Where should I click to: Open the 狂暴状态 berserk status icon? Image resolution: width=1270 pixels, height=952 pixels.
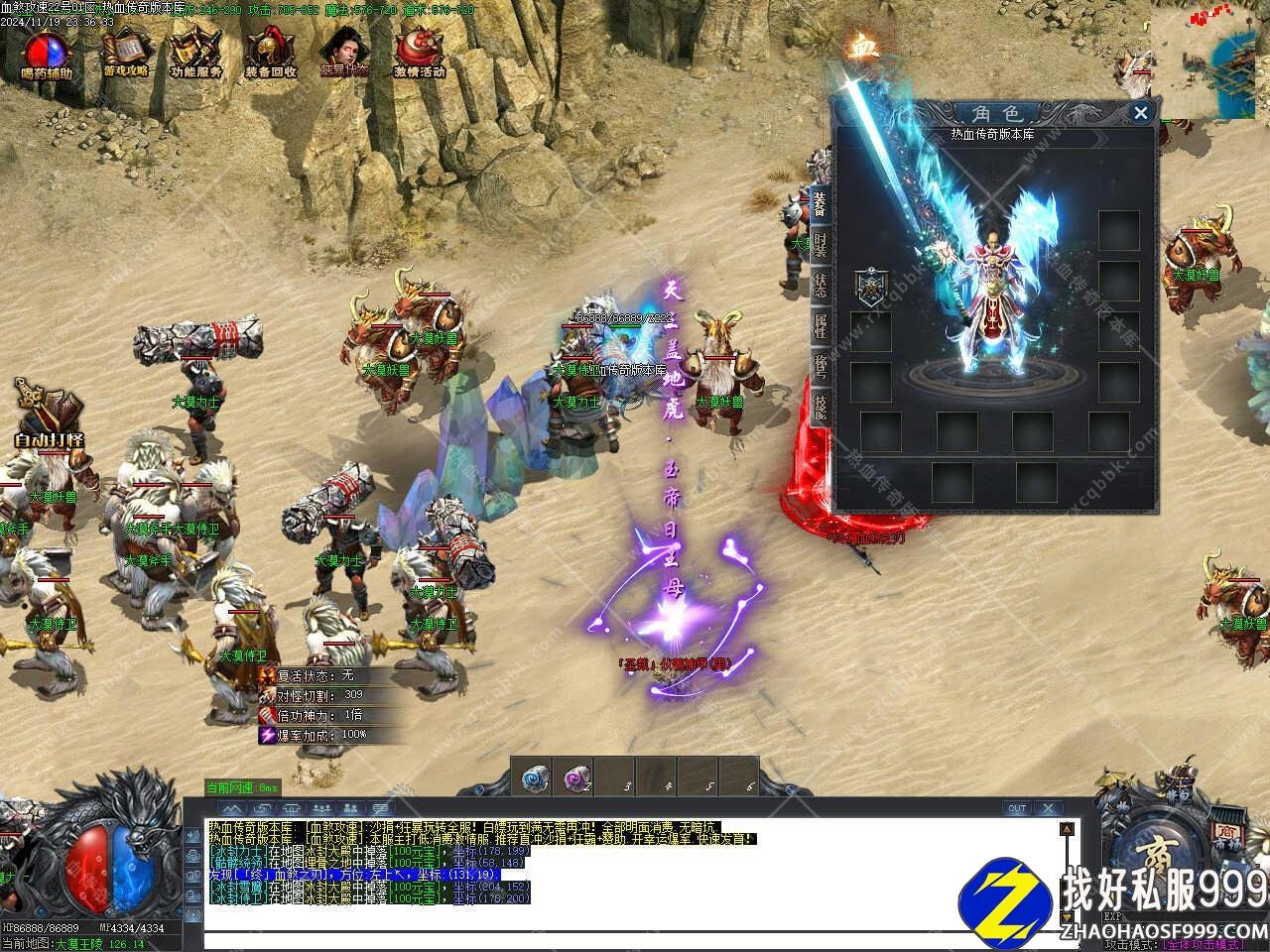point(344,54)
